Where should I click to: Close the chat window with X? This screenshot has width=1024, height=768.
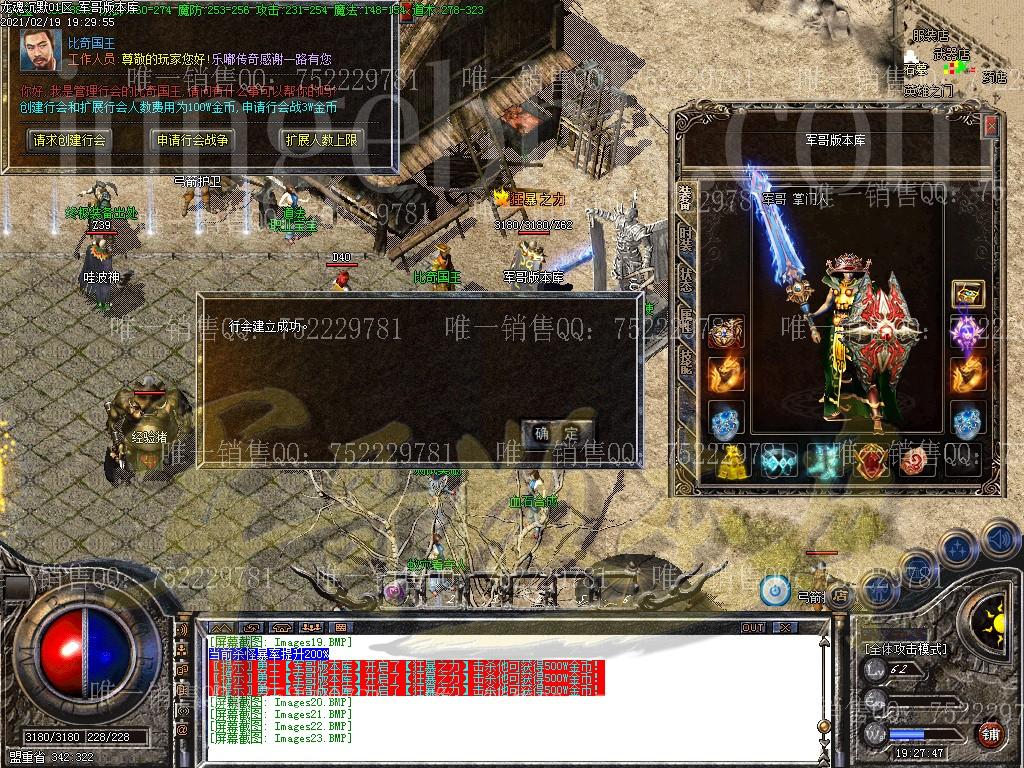click(786, 627)
